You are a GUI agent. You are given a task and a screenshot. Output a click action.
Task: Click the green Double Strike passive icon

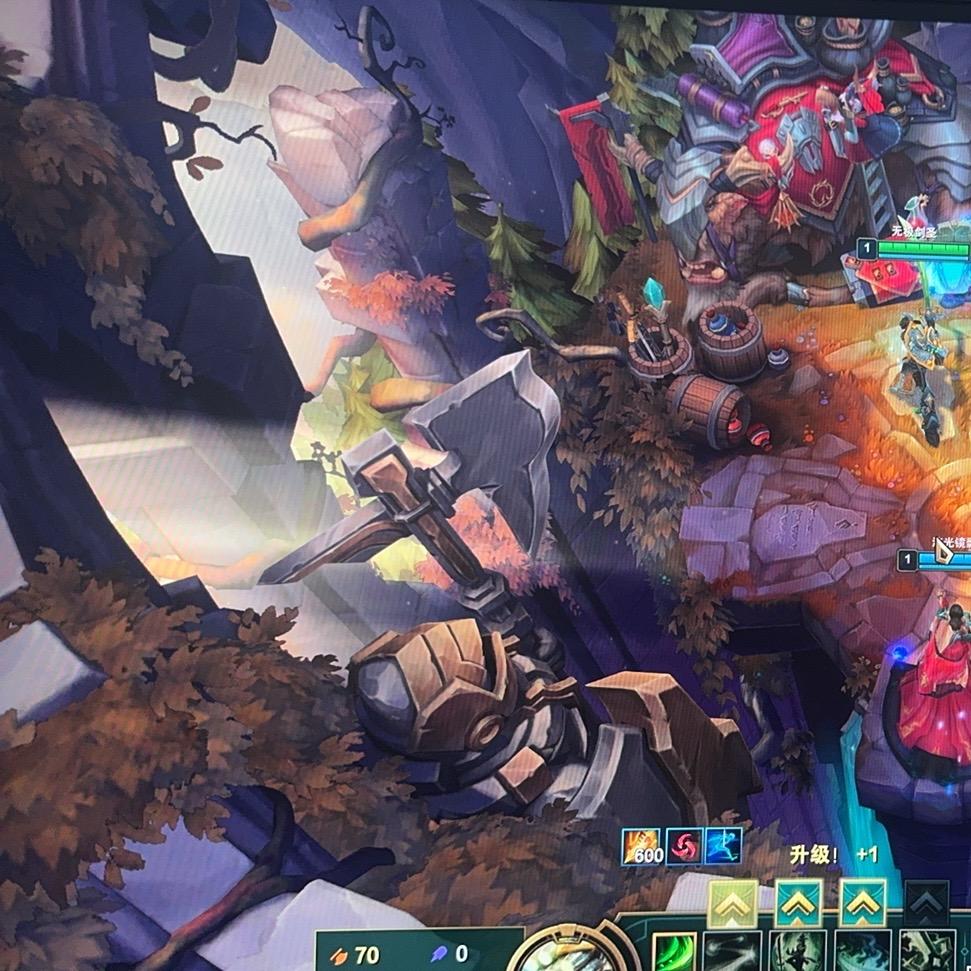pos(673,952)
